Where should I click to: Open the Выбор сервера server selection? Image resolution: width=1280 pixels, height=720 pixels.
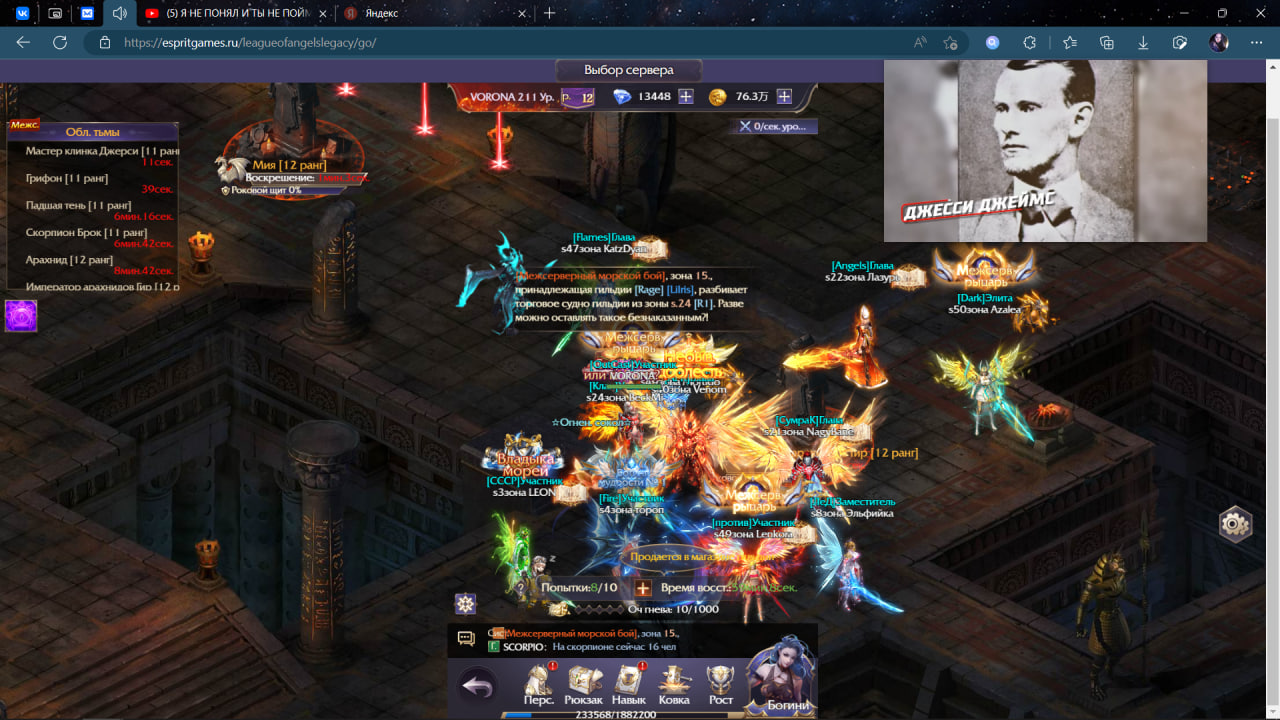(x=628, y=71)
